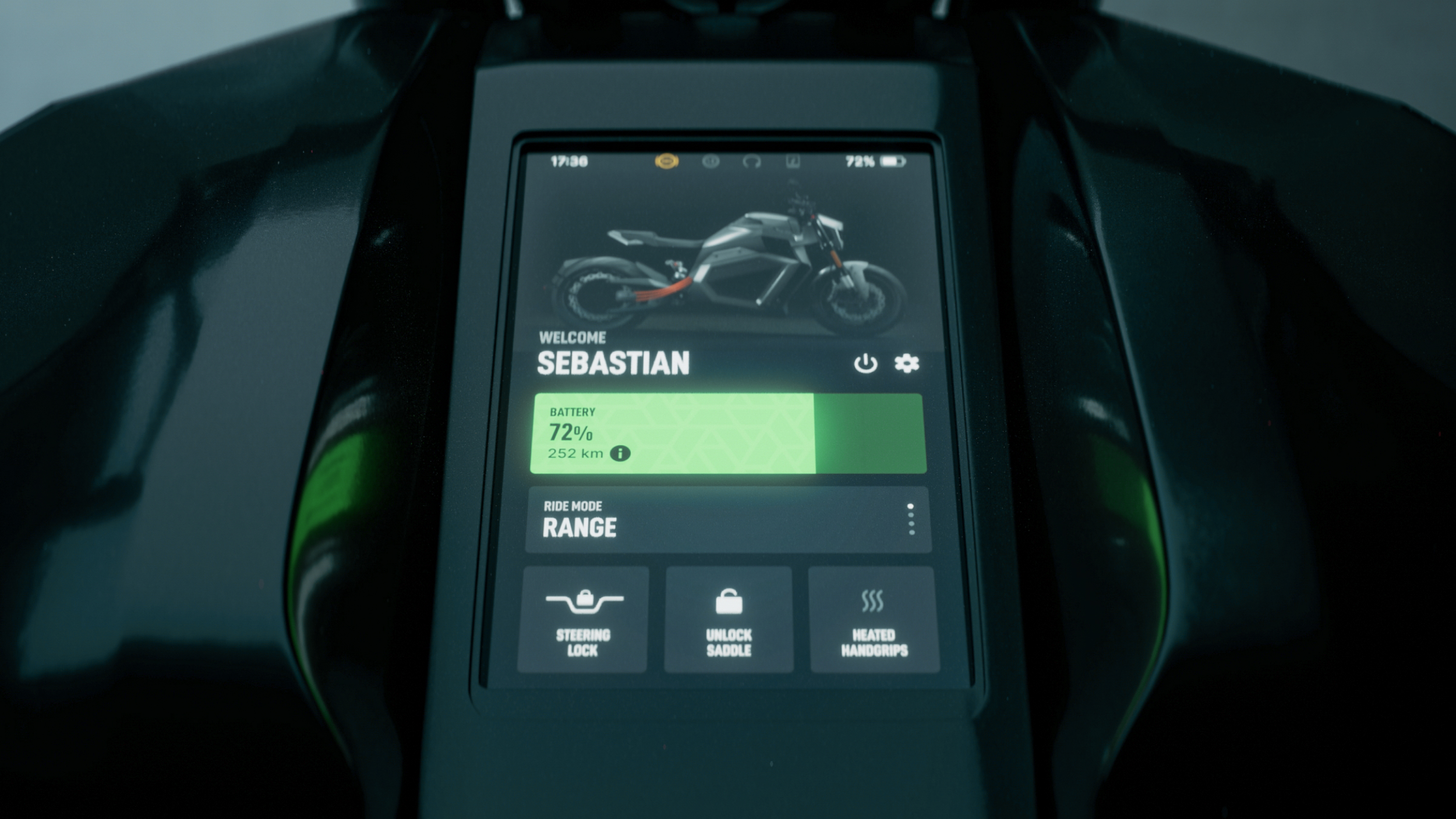Open the Ride Mode three-dot menu
This screenshot has width=1456, height=819.
[911, 519]
